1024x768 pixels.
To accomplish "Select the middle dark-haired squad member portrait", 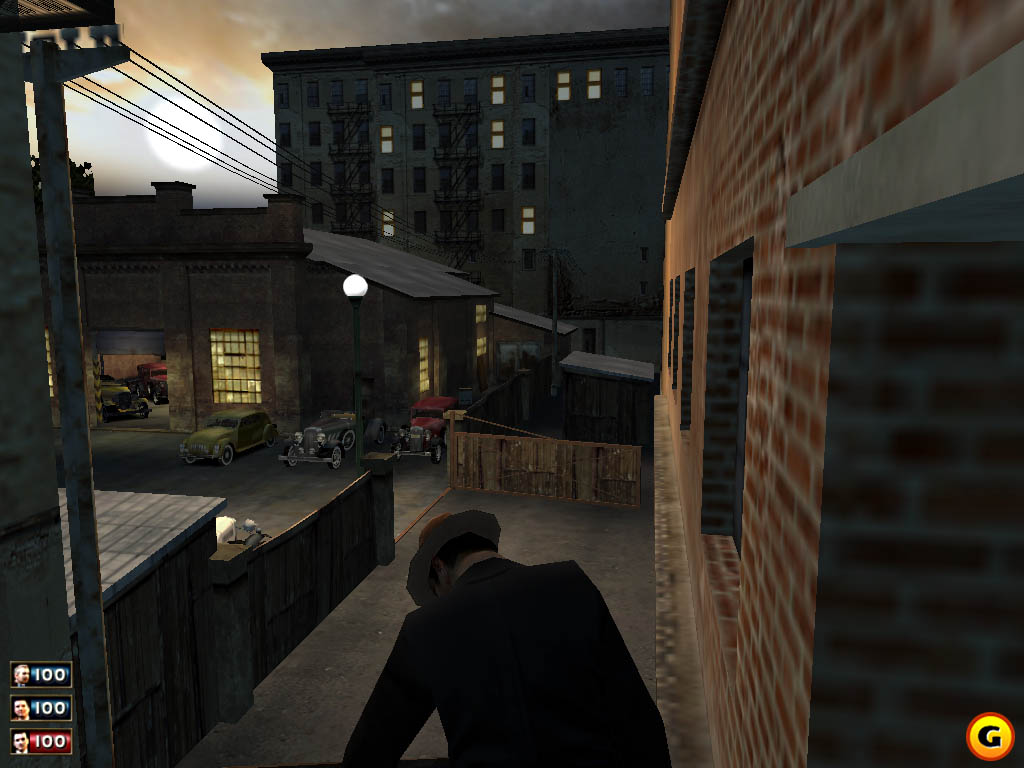I will pyautogui.click(x=21, y=709).
